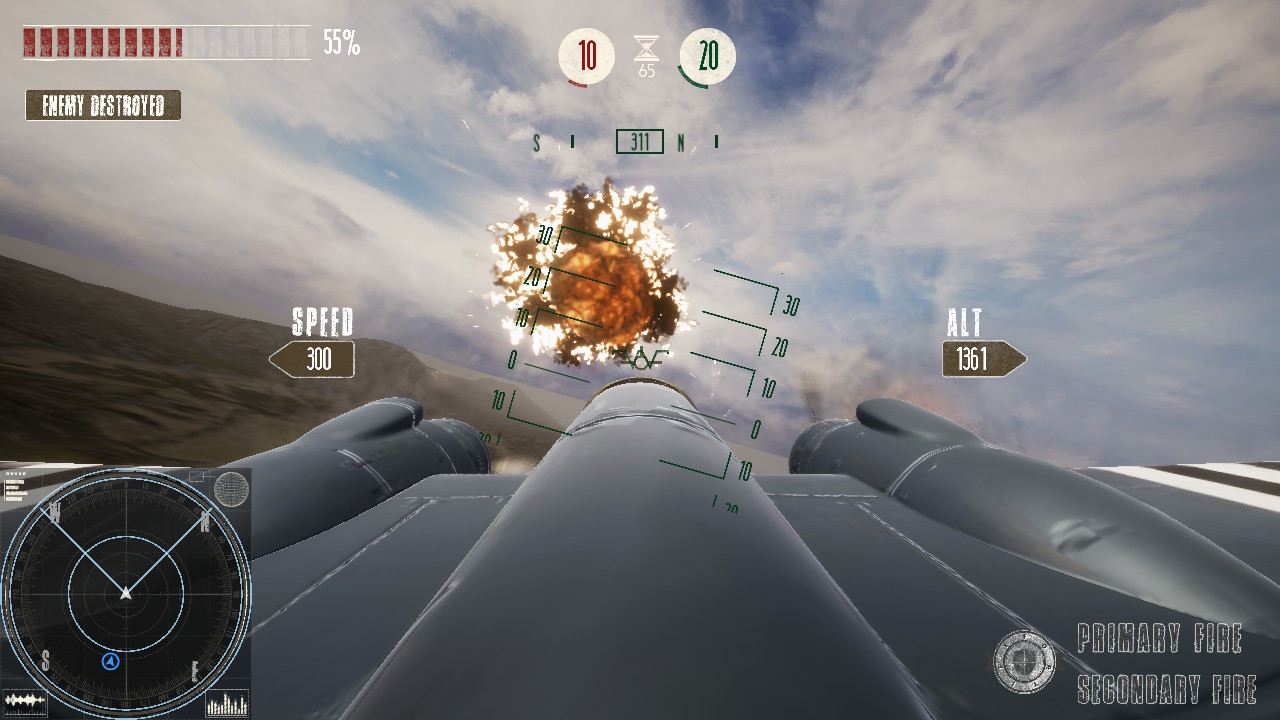Open the small square module atop the radar
Image resolution: width=1280 pixels, height=720 pixels.
pos(196,477)
